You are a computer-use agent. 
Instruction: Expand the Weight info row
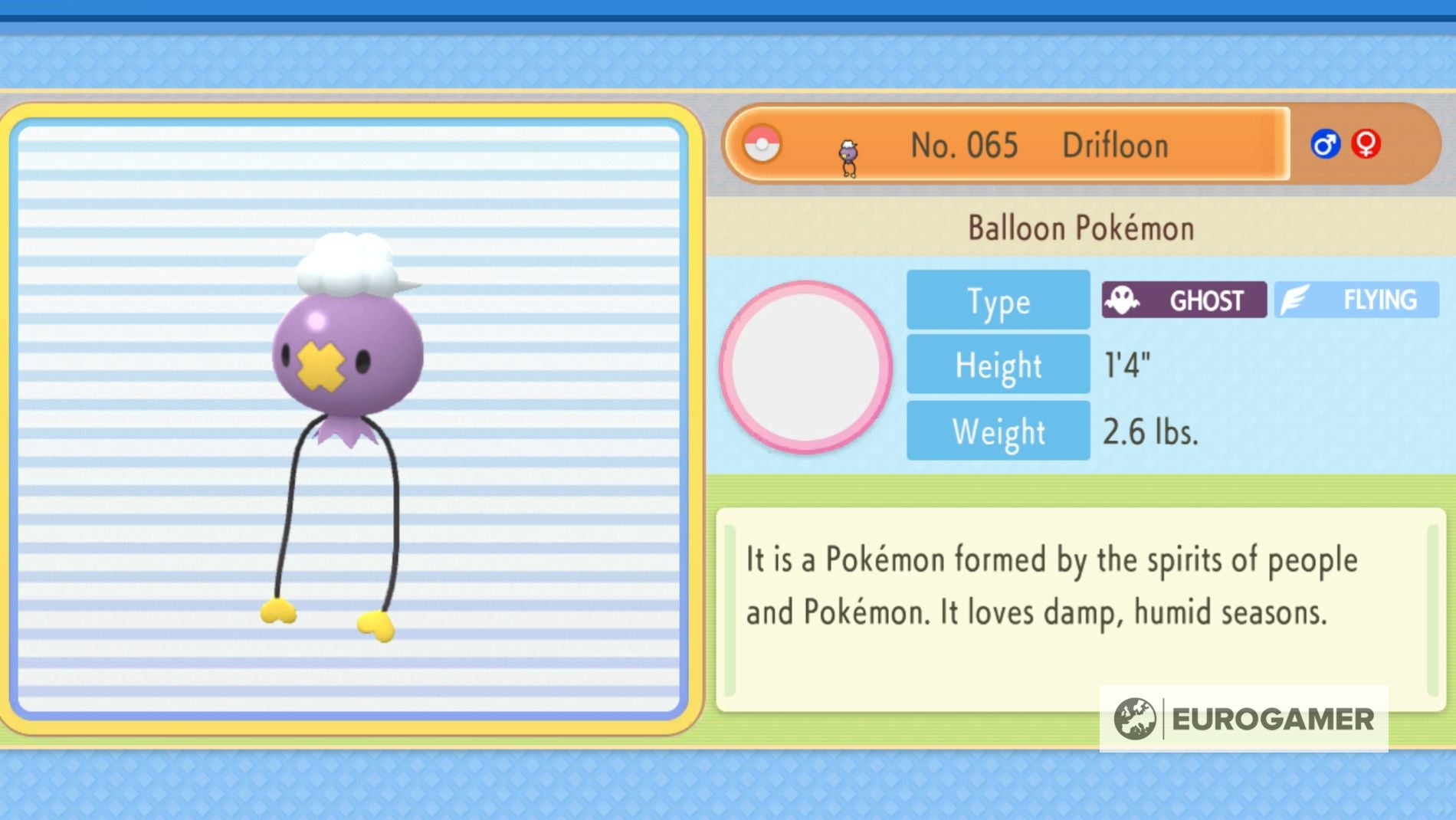pos(998,430)
